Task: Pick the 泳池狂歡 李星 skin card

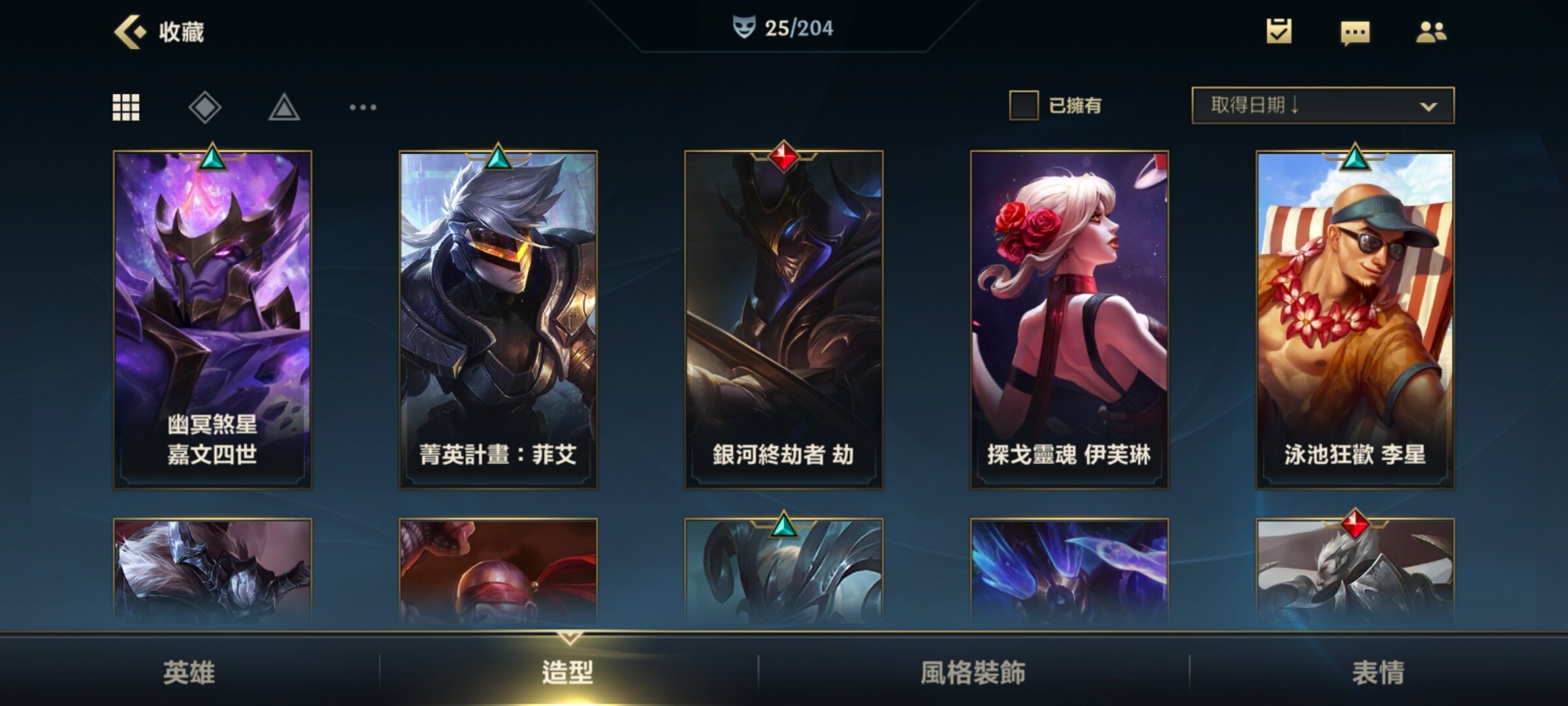Action: coord(1355,320)
